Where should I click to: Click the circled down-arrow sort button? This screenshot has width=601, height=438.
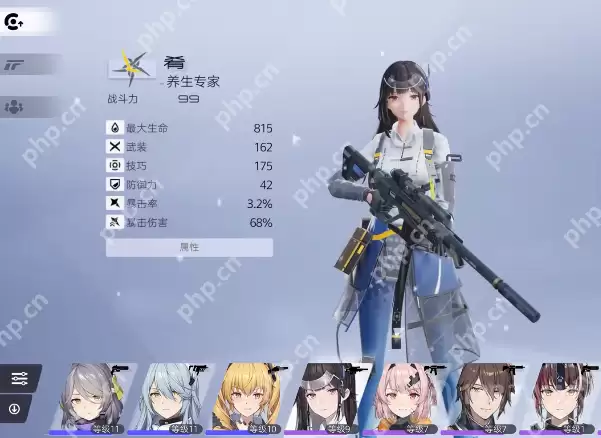15,408
